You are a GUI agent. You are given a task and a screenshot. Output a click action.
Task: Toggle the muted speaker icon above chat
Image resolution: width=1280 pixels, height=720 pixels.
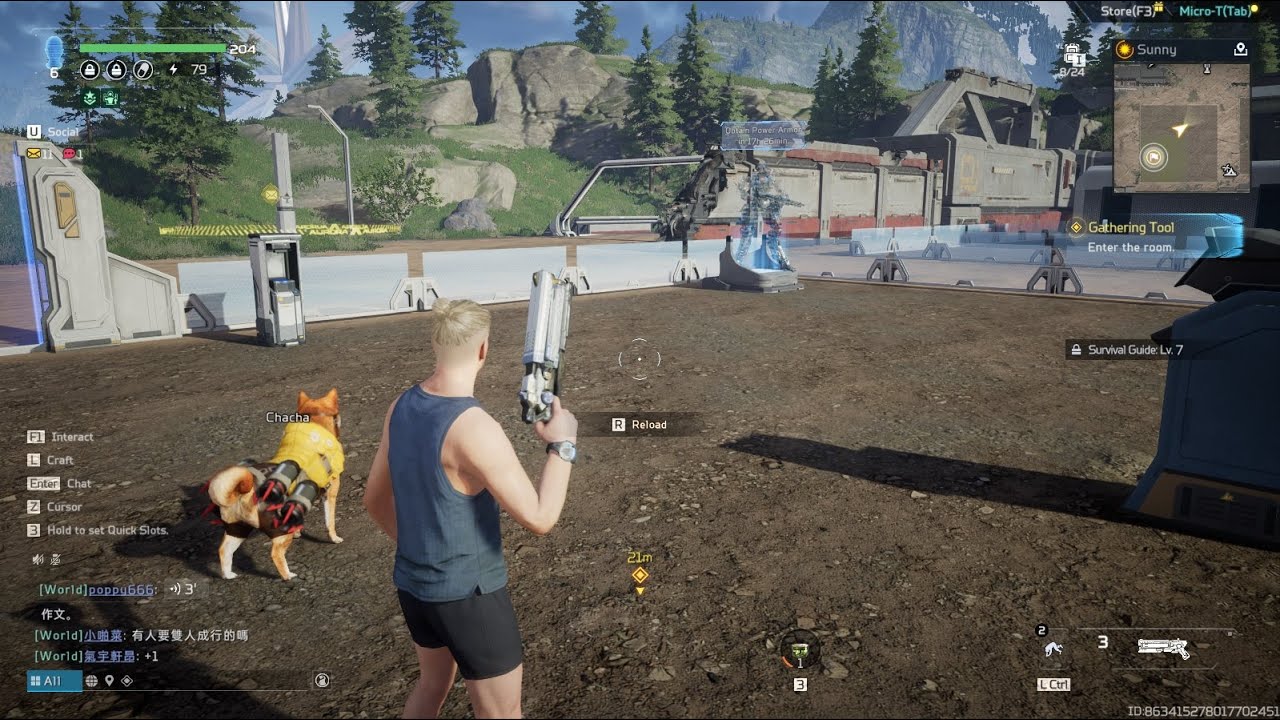(x=38, y=559)
